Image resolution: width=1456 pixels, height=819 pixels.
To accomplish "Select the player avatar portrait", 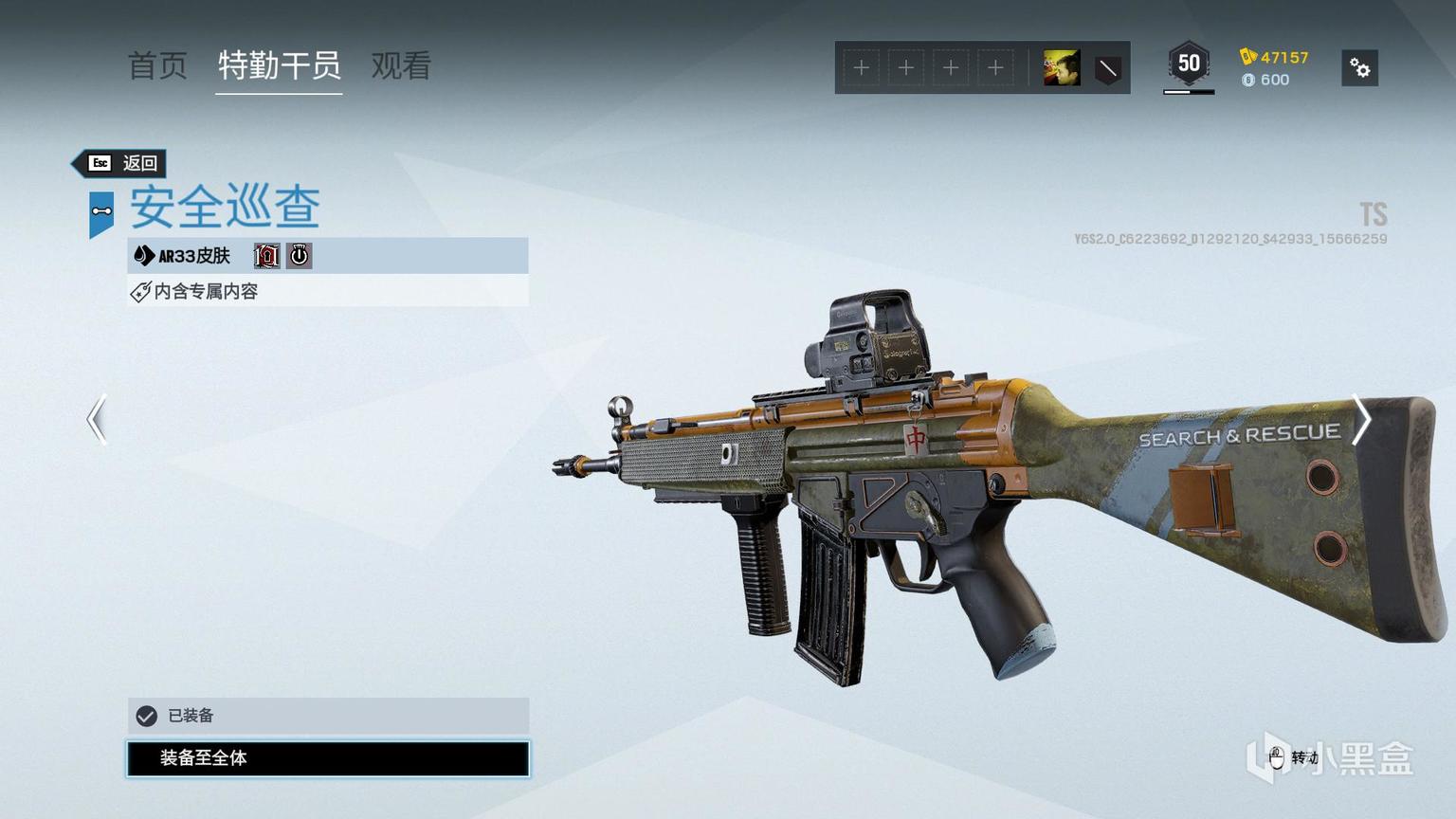I will coord(1061,68).
